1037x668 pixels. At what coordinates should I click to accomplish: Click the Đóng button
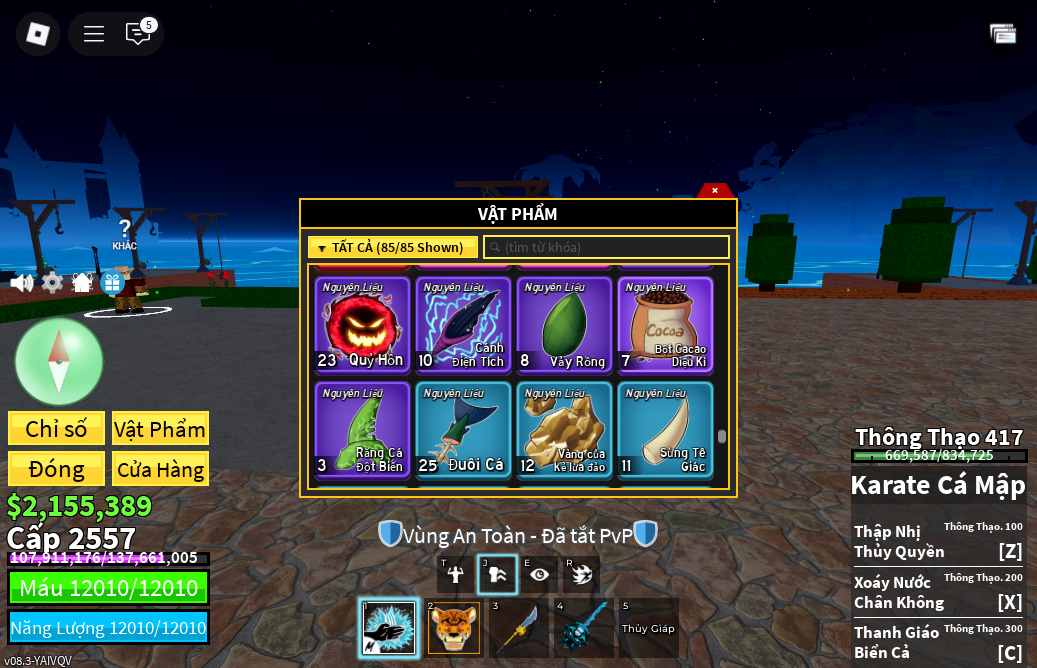[x=56, y=469]
